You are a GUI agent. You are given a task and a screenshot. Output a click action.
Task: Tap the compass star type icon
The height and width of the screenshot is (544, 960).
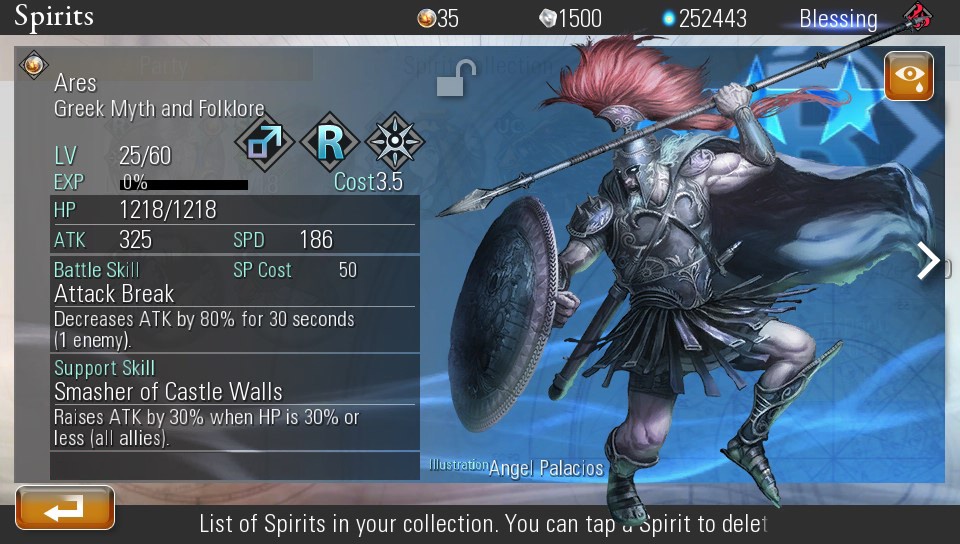click(395, 142)
